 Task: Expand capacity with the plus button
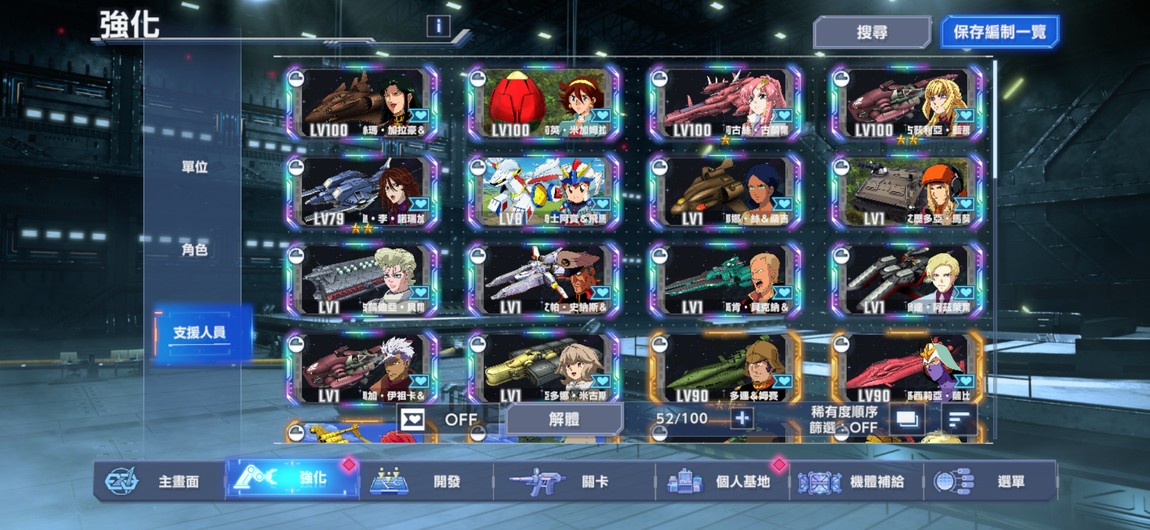point(741,419)
